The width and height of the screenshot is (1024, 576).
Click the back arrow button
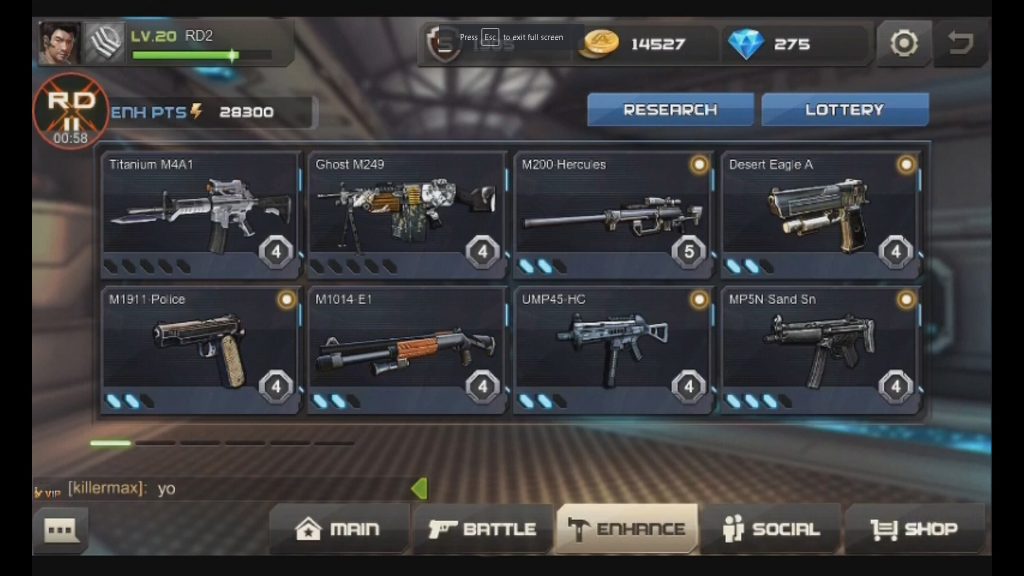[x=961, y=43]
